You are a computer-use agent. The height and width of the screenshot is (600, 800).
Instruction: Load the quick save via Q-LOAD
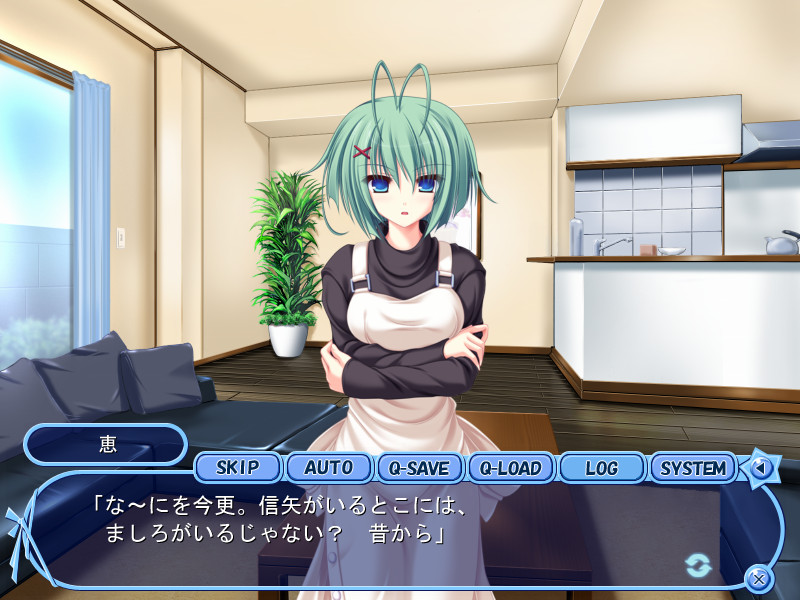point(510,467)
